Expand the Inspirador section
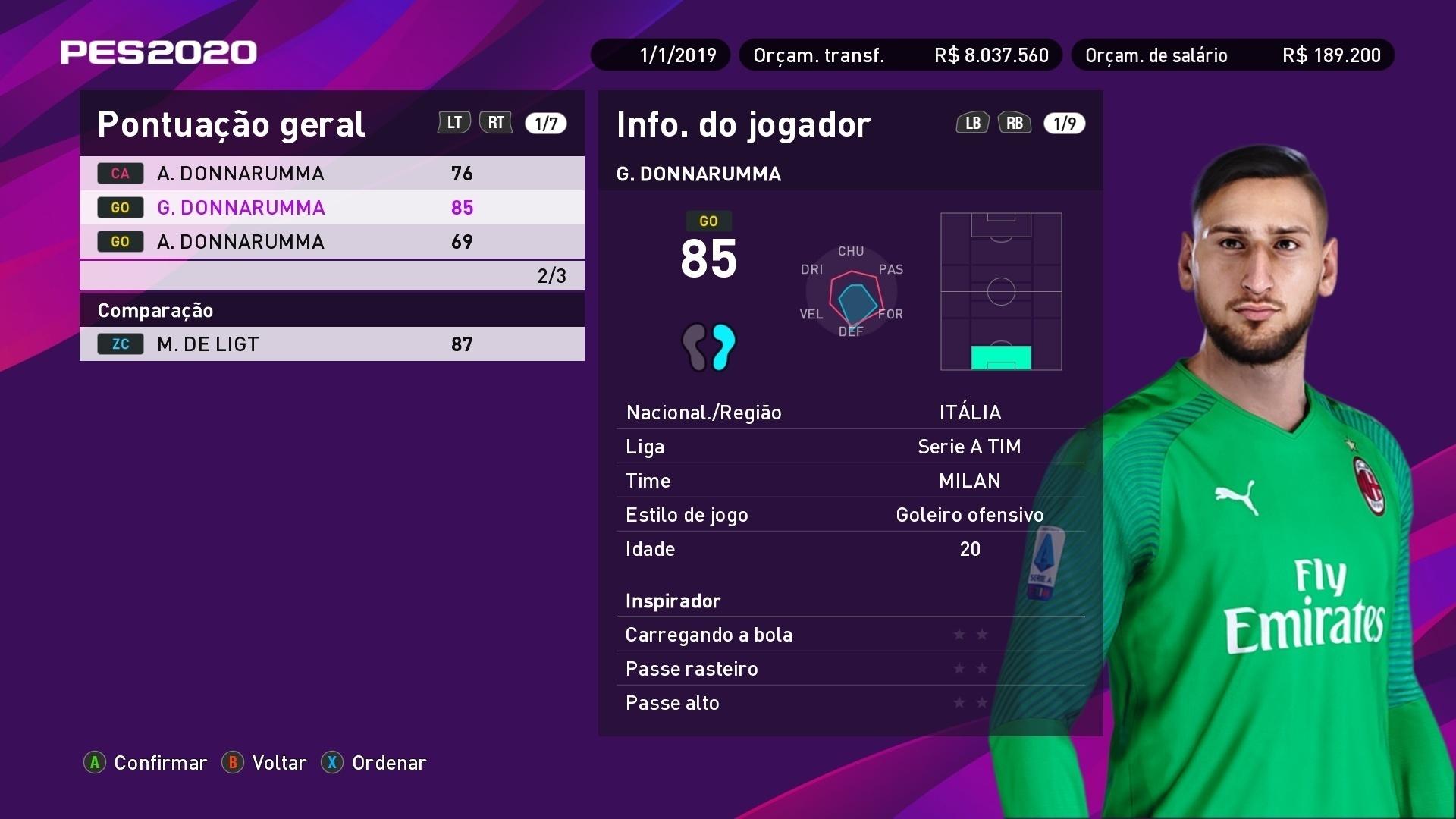Image resolution: width=1456 pixels, height=819 pixels. (x=673, y=601)
